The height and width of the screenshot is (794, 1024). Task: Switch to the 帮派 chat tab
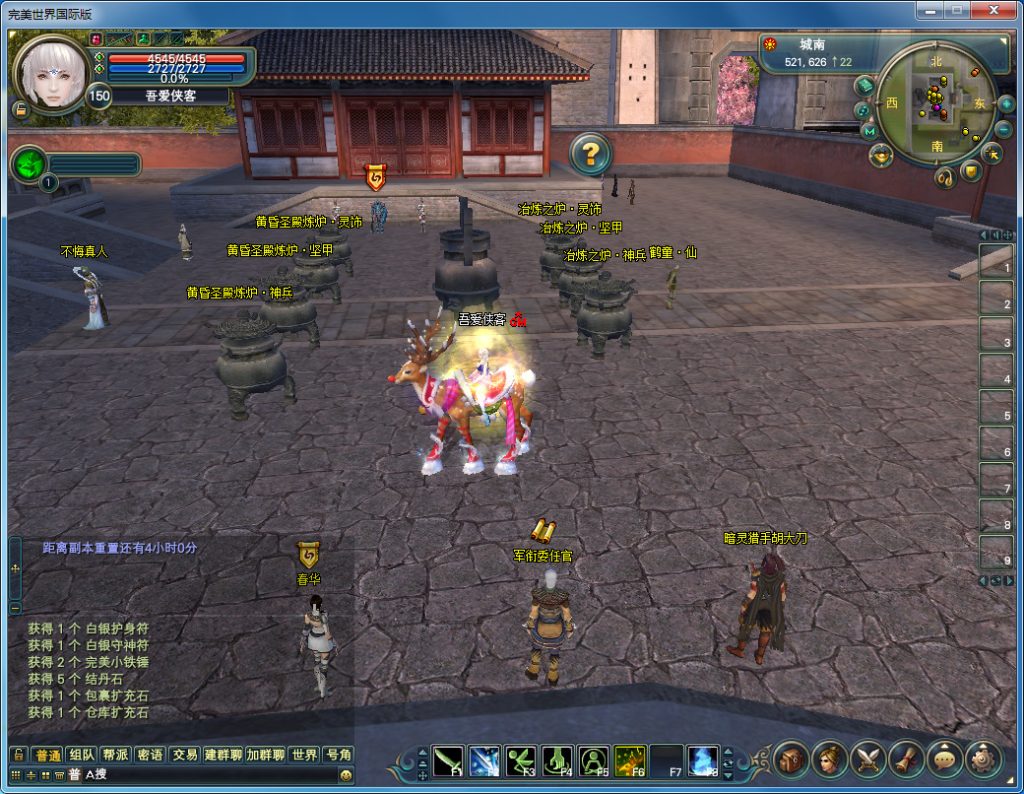pos(116,755)
